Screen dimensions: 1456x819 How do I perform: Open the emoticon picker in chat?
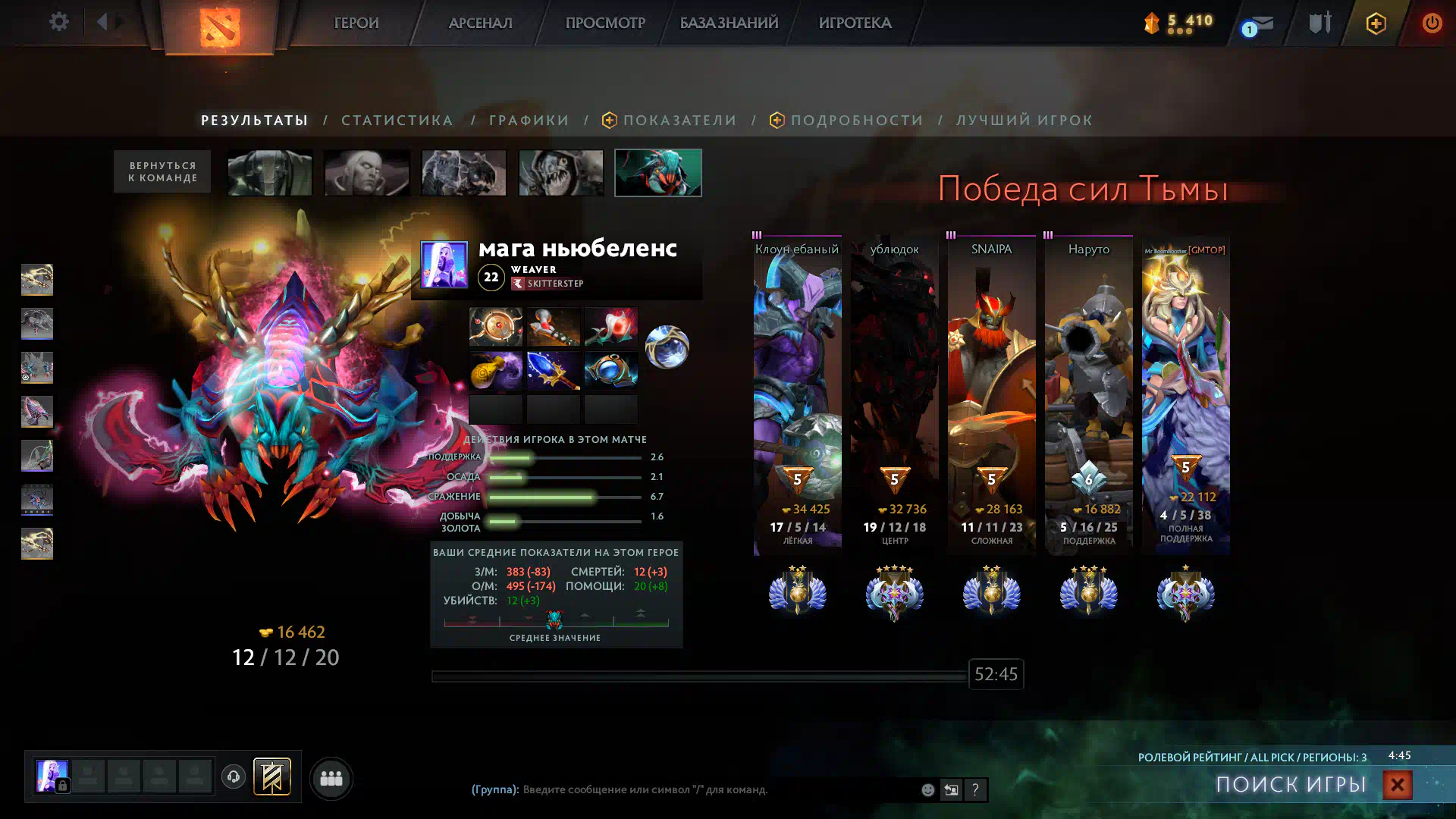pos(927,789)
